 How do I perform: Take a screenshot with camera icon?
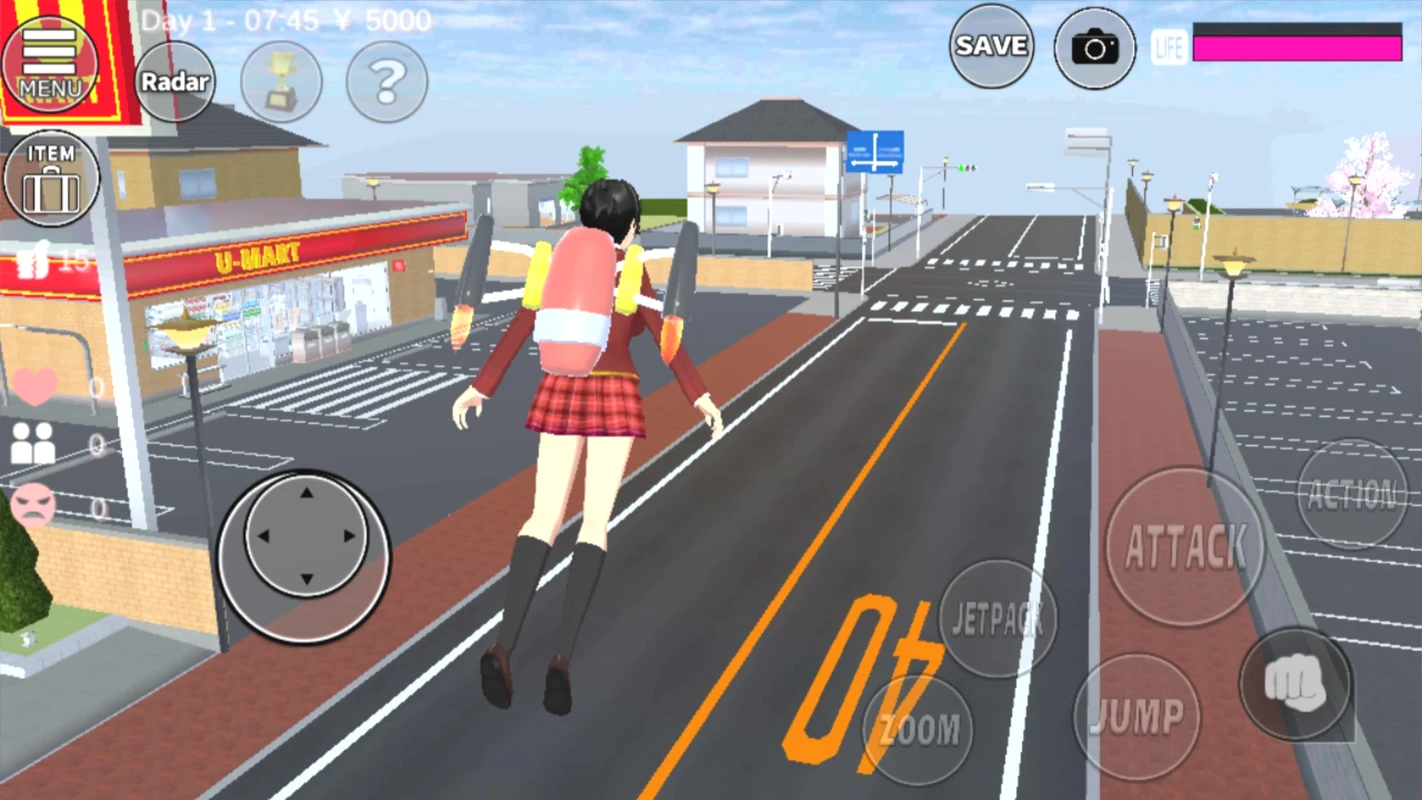pyautogui.click(x=1094, y=47)
